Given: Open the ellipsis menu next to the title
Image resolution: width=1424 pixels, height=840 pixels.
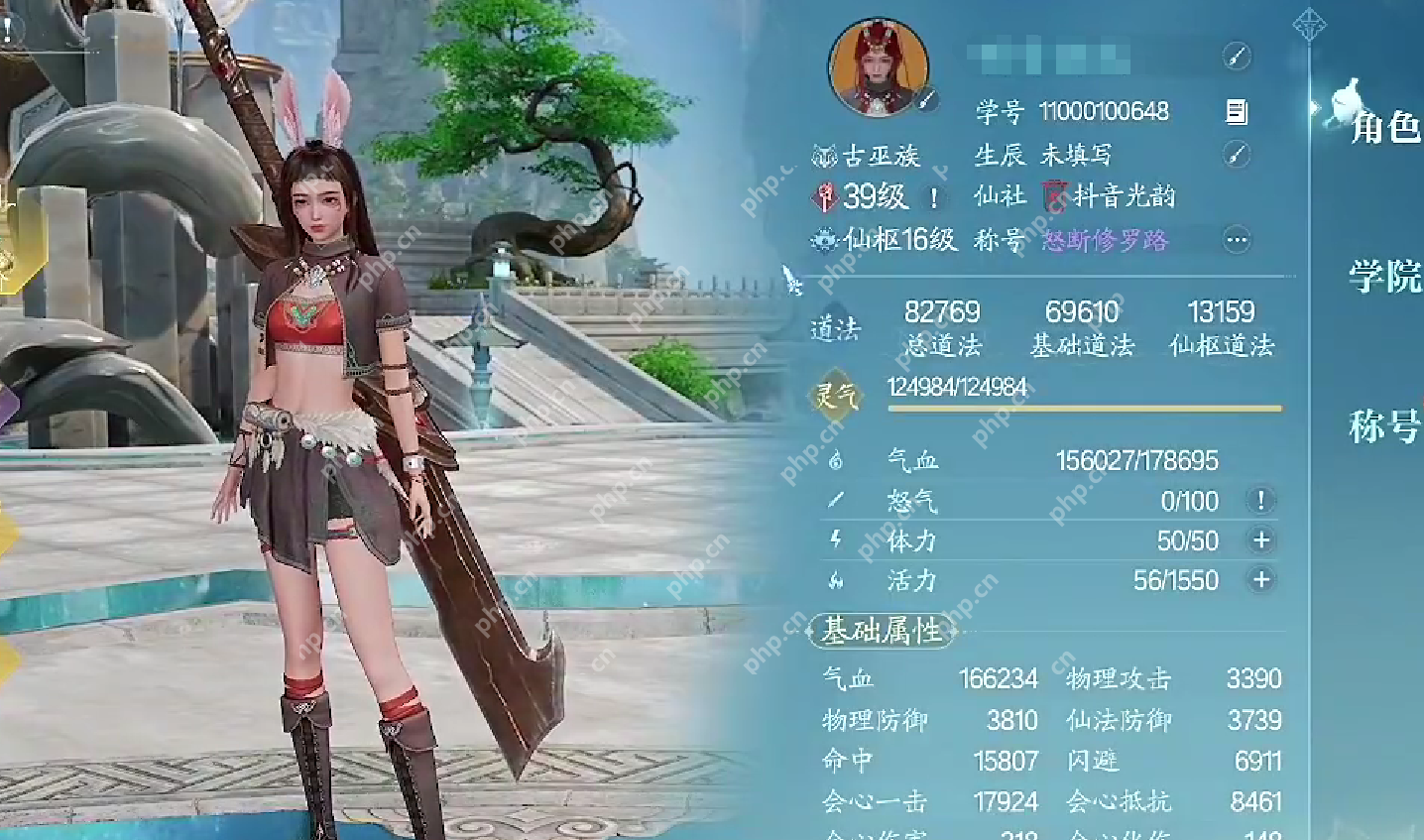Looking at the screenshot, I should pos(1235,240).
